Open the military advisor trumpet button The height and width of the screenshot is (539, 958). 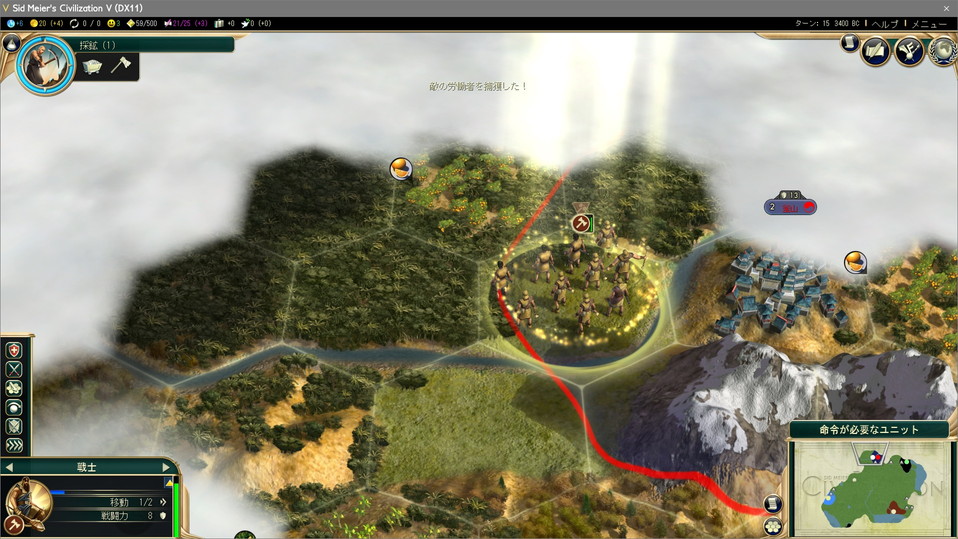pos(909,51)
